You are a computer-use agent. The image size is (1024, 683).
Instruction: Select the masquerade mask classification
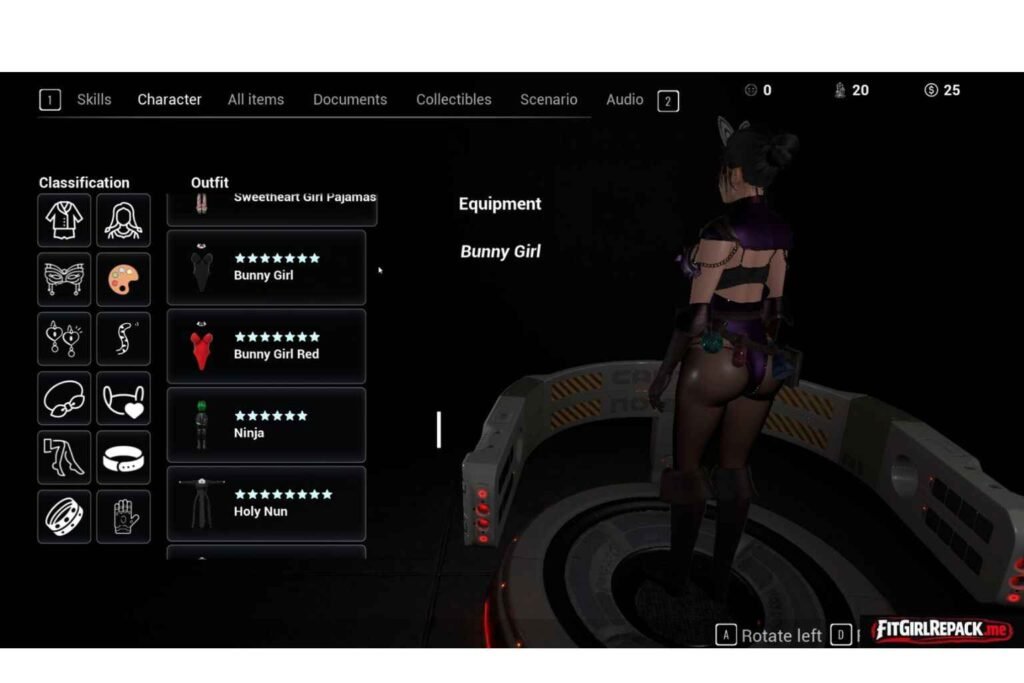point(65,279)
